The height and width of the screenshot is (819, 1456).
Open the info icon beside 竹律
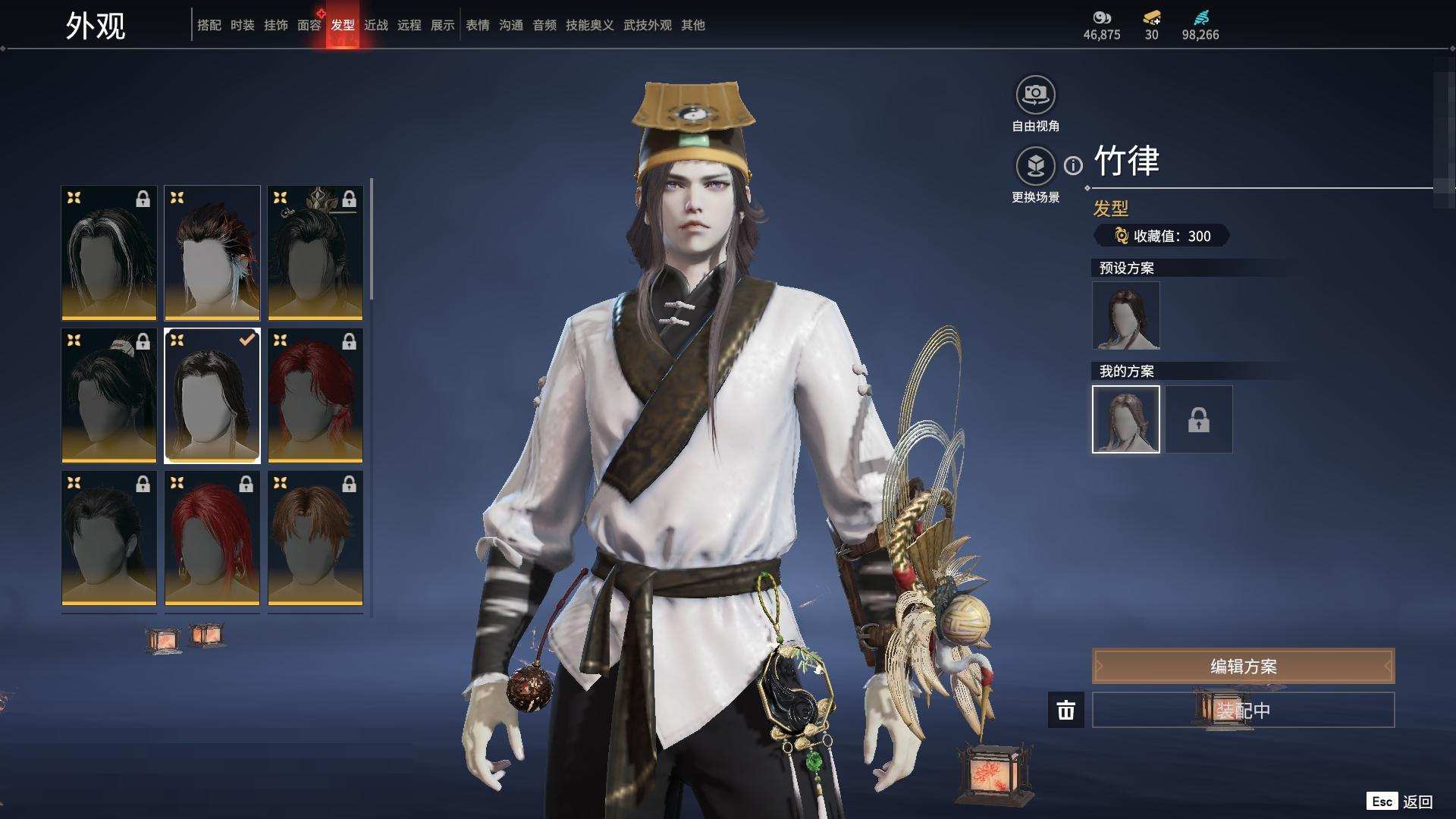1073,165
